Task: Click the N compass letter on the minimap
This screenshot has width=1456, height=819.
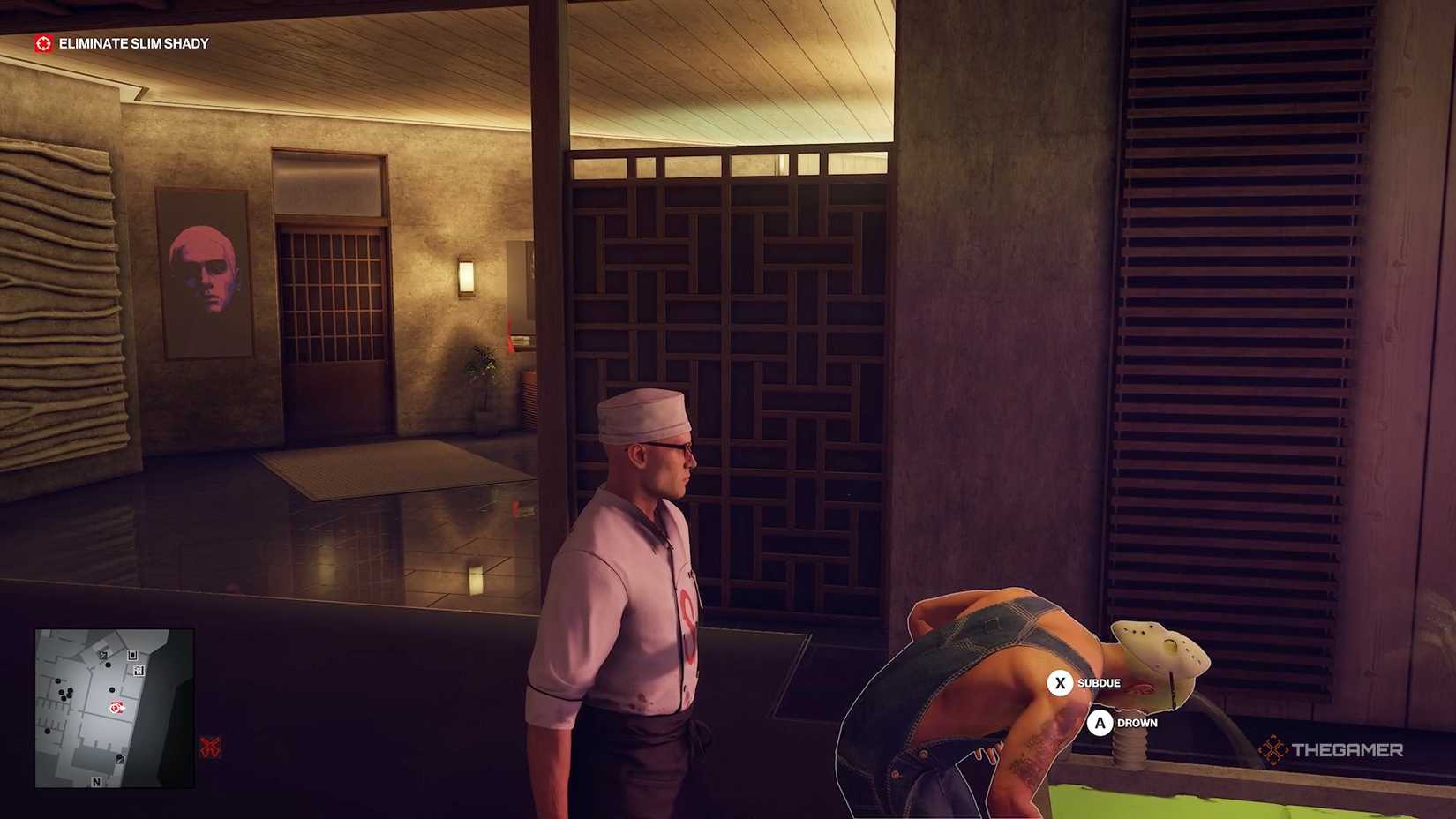Action: pyautogui.click(x=96, y=782)
